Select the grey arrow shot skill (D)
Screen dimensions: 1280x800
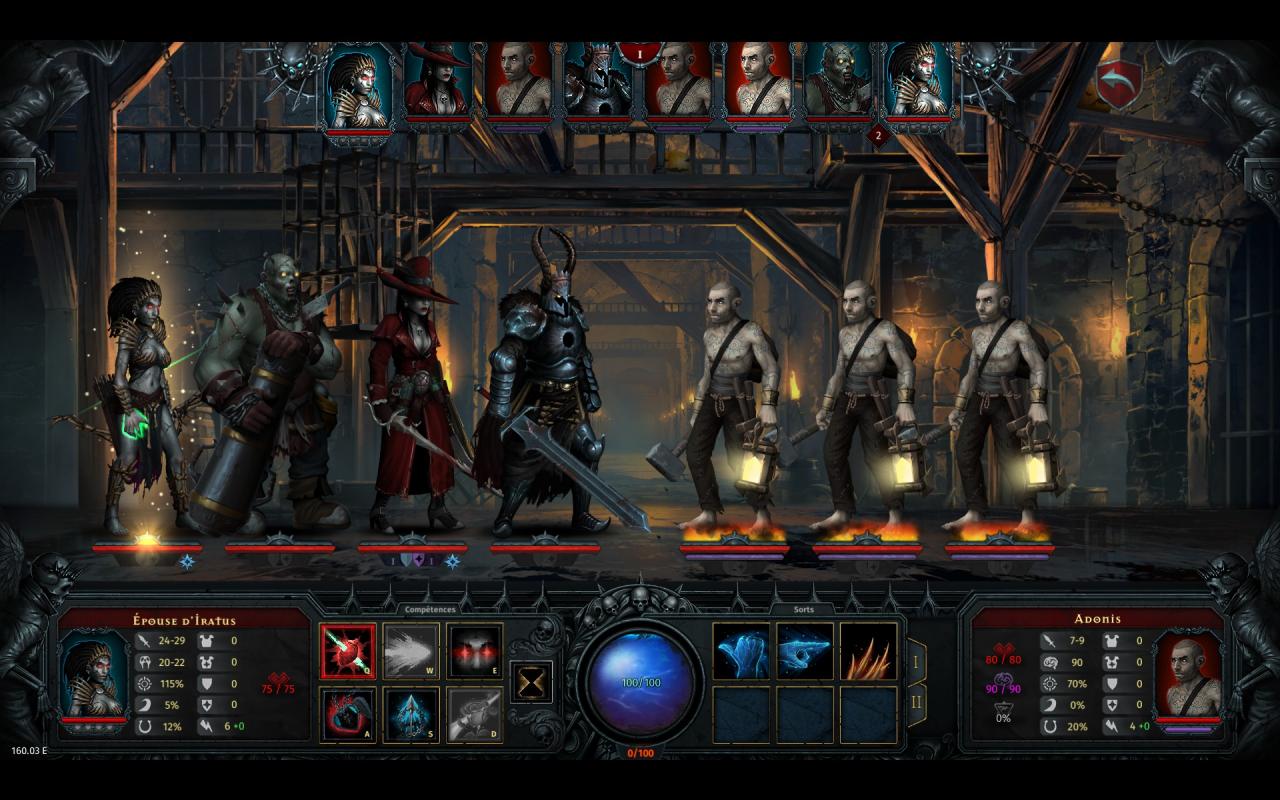click(474, 714)
